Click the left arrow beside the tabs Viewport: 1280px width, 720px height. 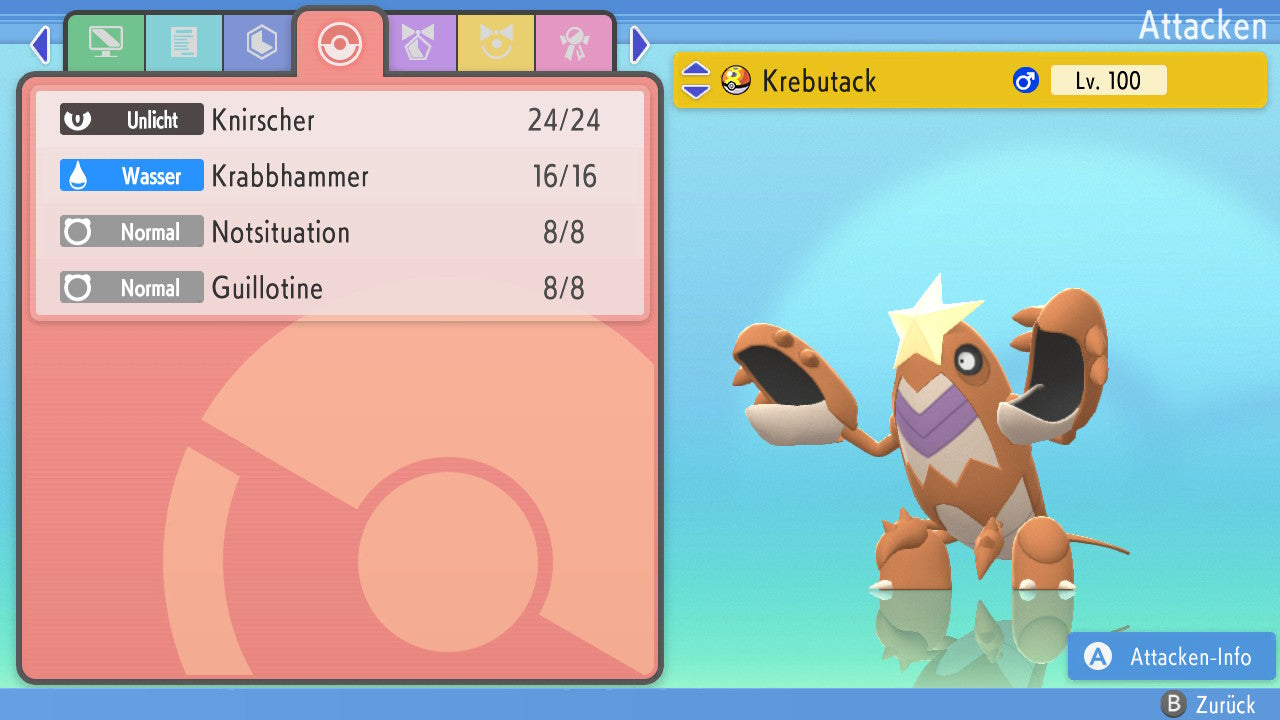40,44
